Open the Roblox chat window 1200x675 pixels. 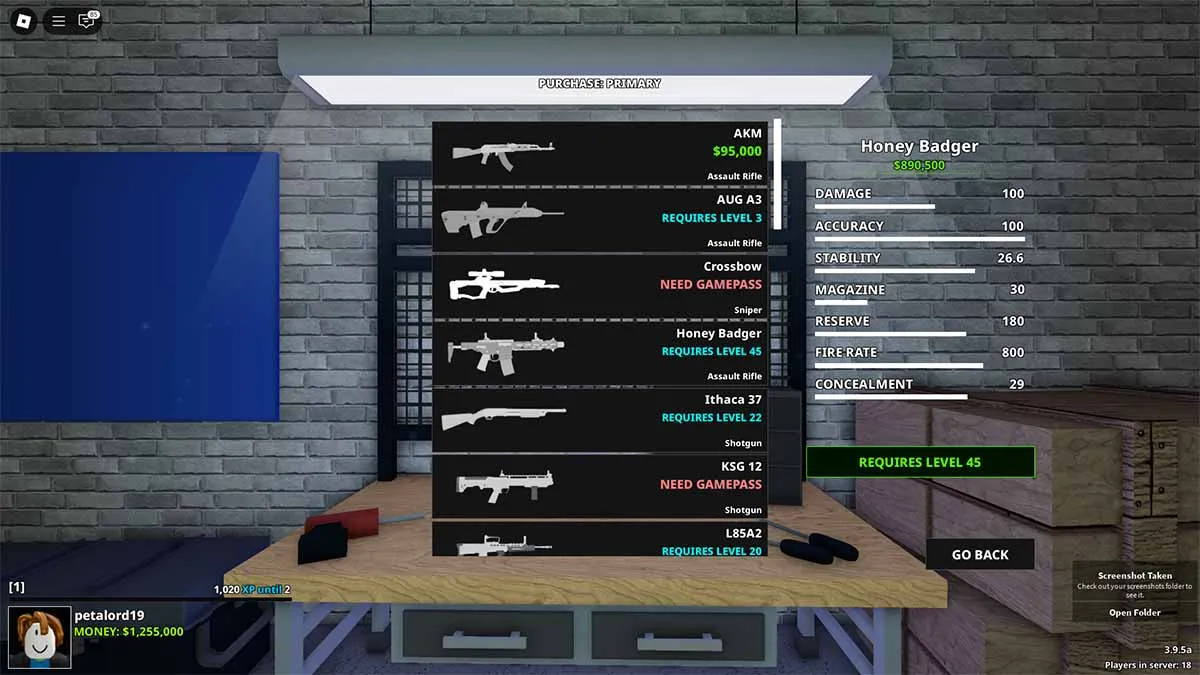[87, 20]
